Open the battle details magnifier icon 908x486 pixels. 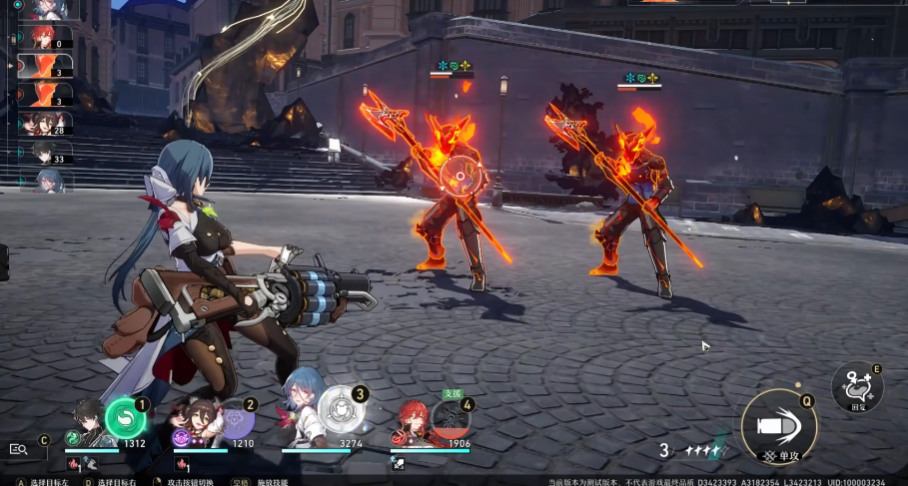(x=18, y=449)
